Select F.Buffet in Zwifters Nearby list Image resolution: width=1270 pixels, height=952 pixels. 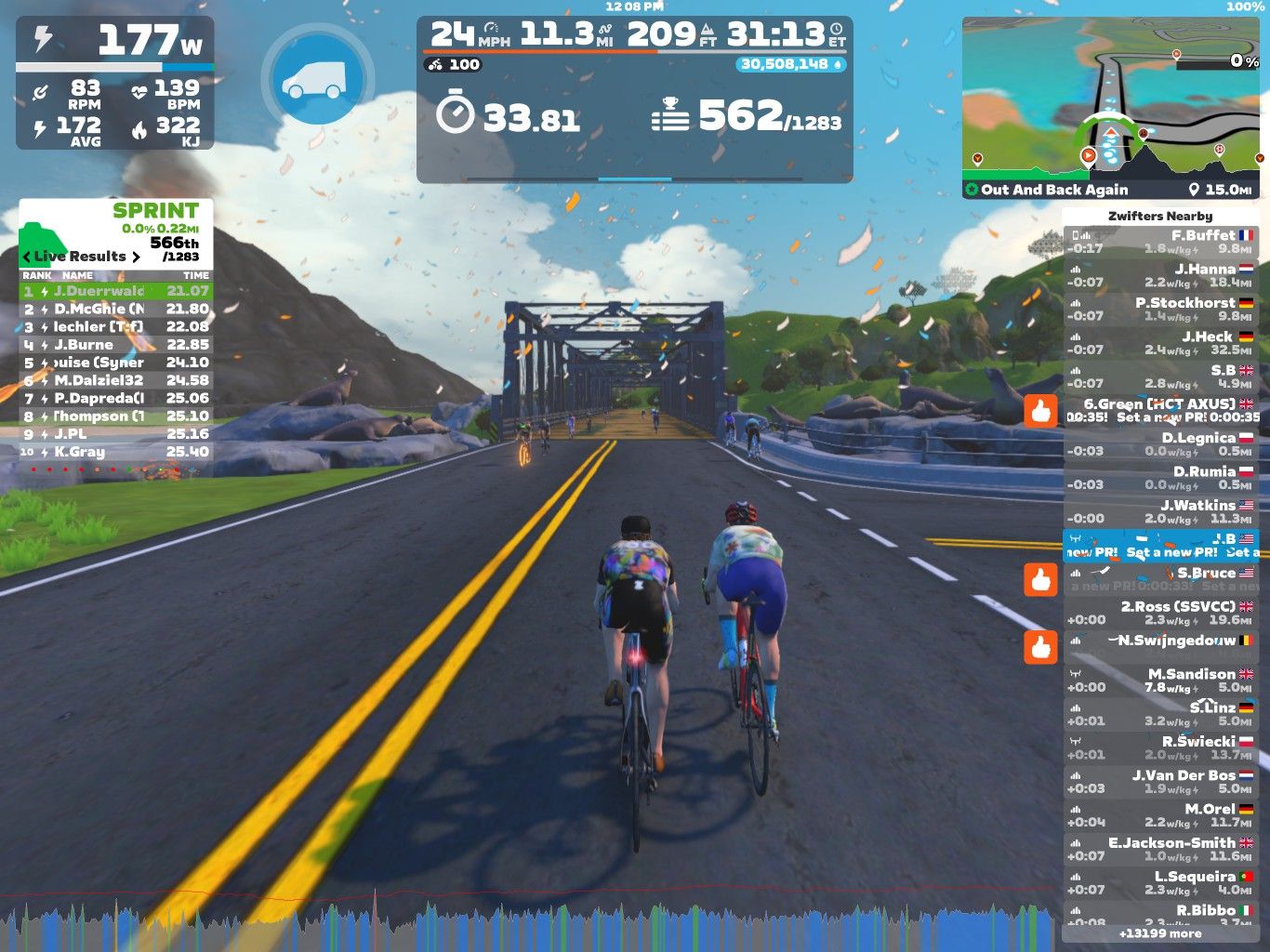tap(1160, 243)
